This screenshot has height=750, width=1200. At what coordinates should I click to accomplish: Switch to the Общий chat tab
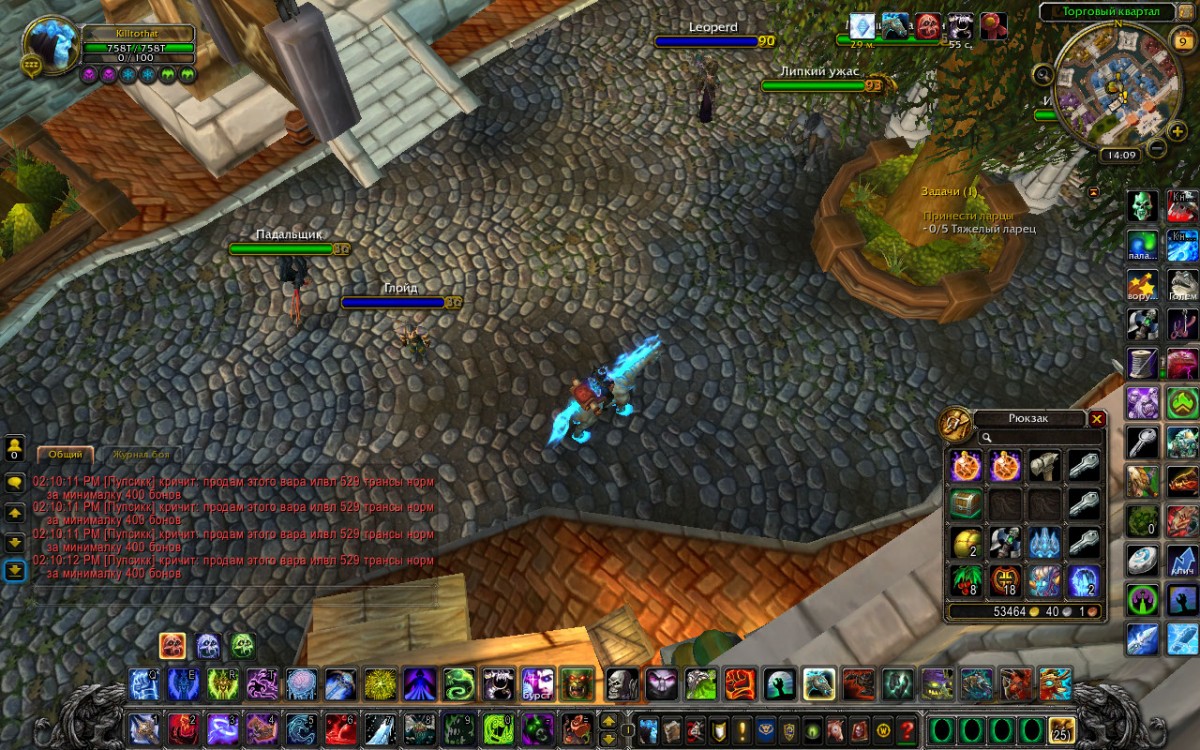pyautogui.click(x=66, y=455)
